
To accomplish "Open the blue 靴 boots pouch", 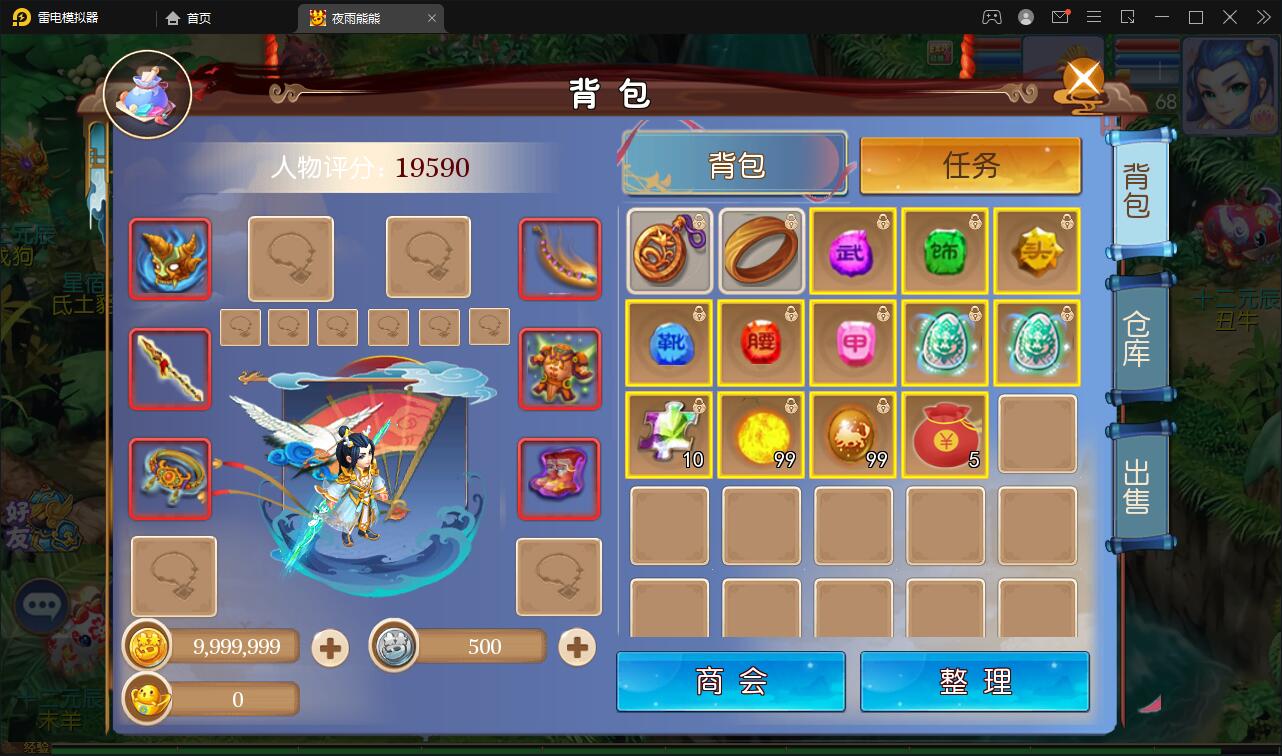I will pos(669,343).
